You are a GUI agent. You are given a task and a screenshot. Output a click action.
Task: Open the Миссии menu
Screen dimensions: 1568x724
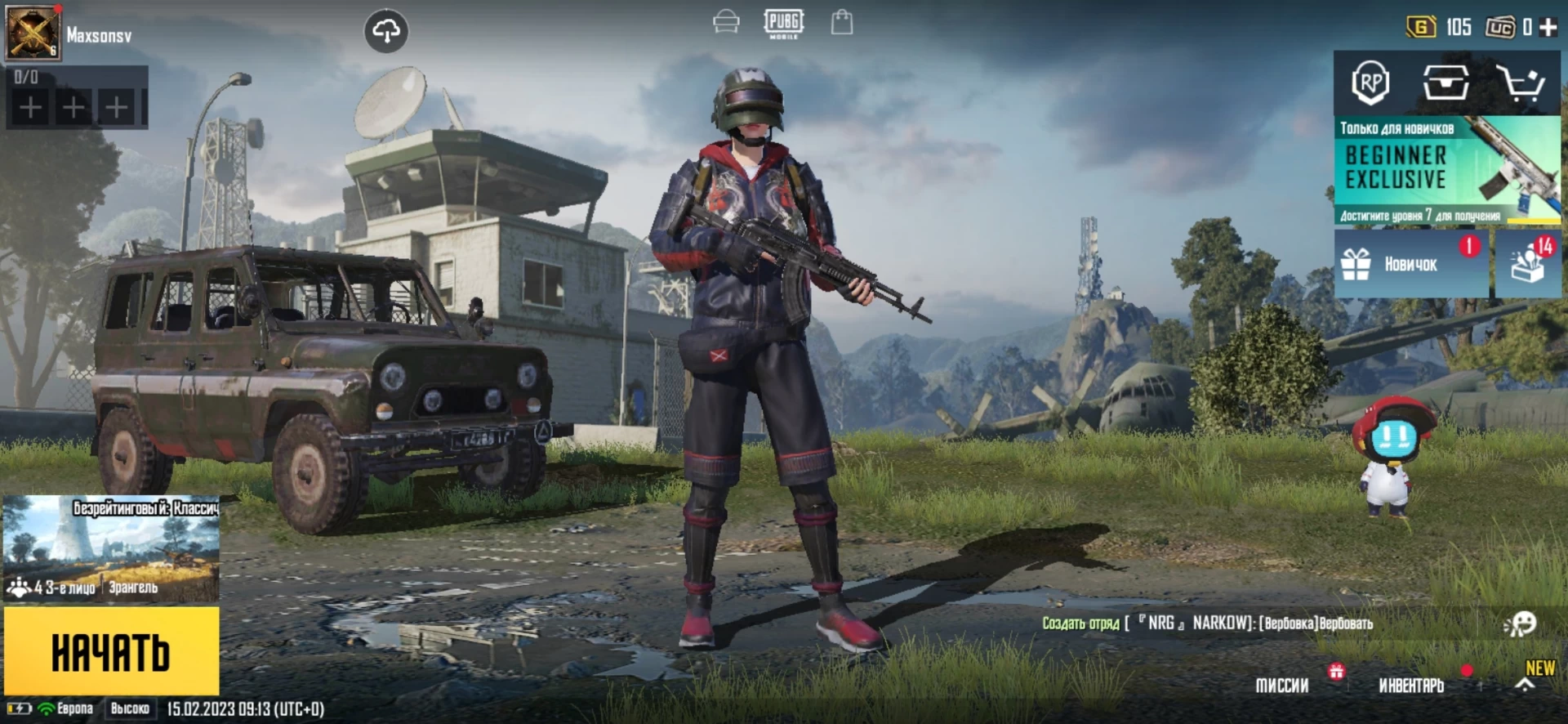tap(1282, 686)
